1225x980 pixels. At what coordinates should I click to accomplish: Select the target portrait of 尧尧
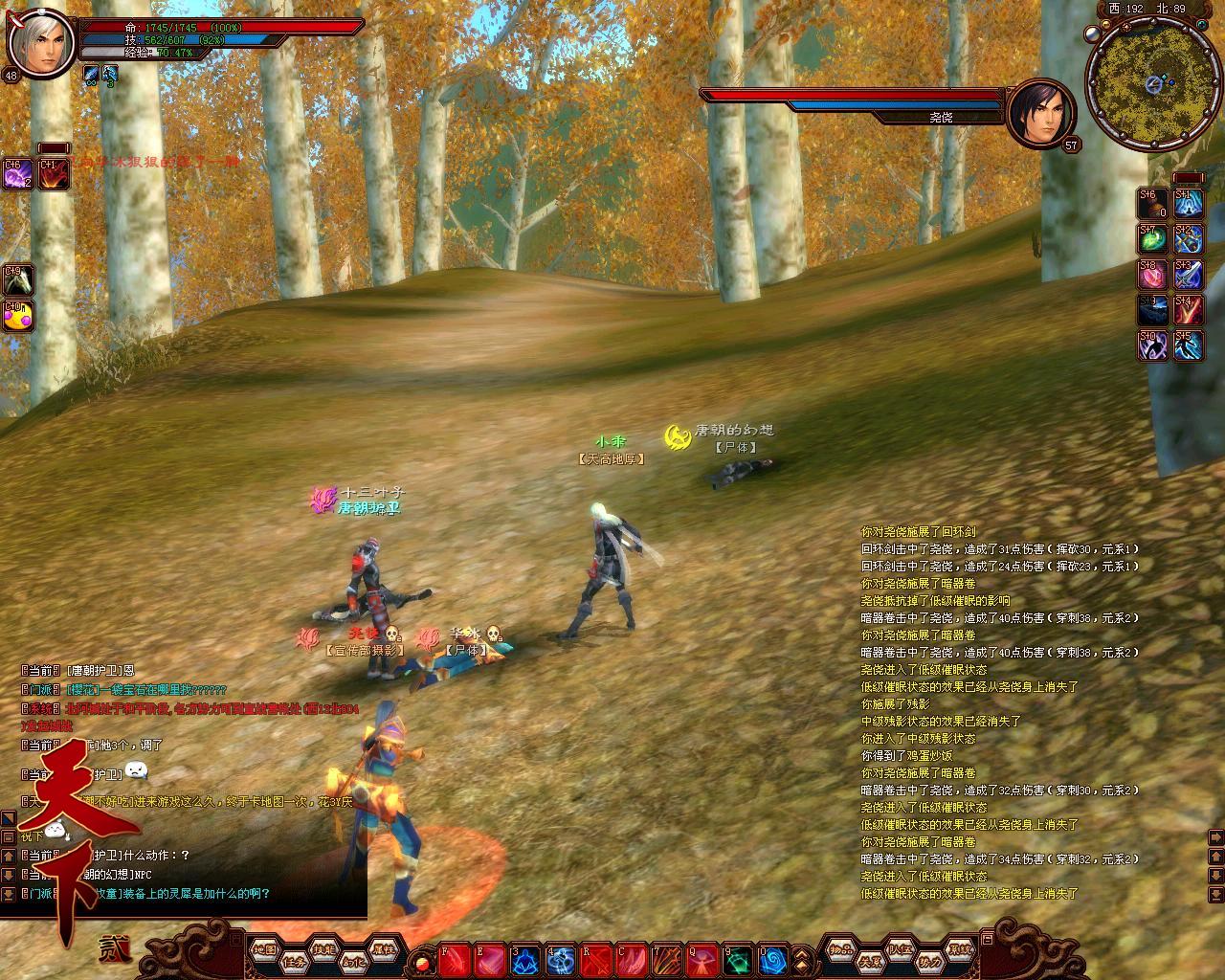pos(1041,113)
